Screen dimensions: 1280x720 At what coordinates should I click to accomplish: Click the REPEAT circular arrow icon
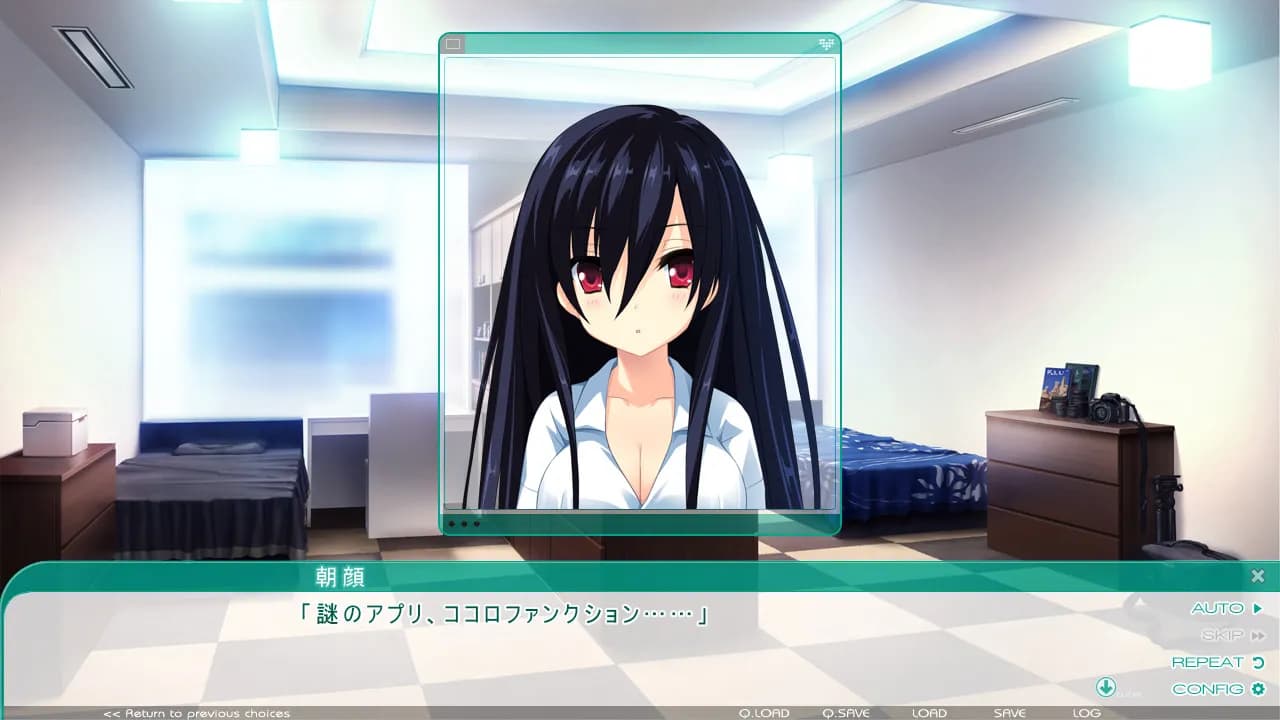pyautogui.click(x=1257, y=662)
